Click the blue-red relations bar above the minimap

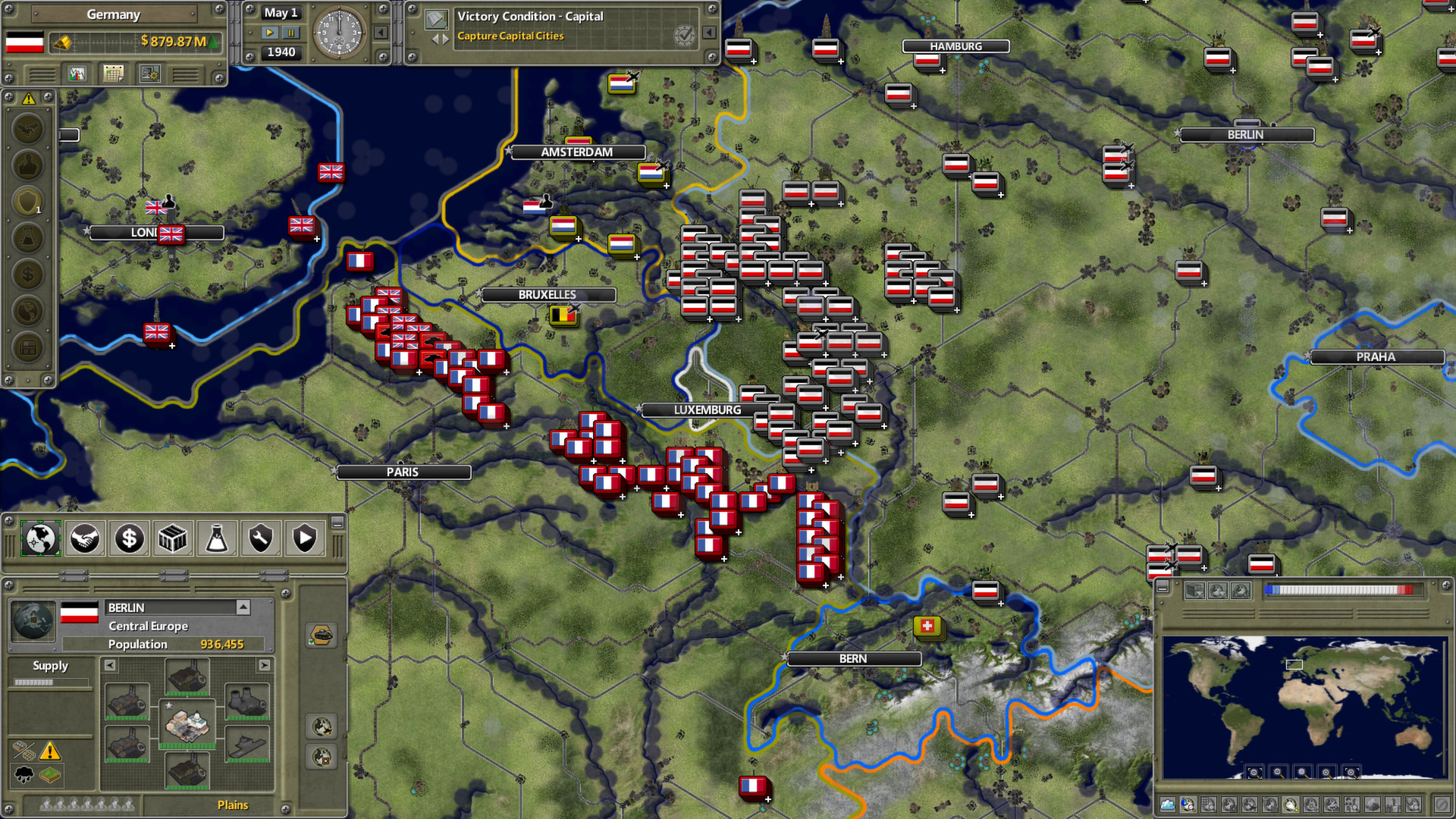(1339, 589)
